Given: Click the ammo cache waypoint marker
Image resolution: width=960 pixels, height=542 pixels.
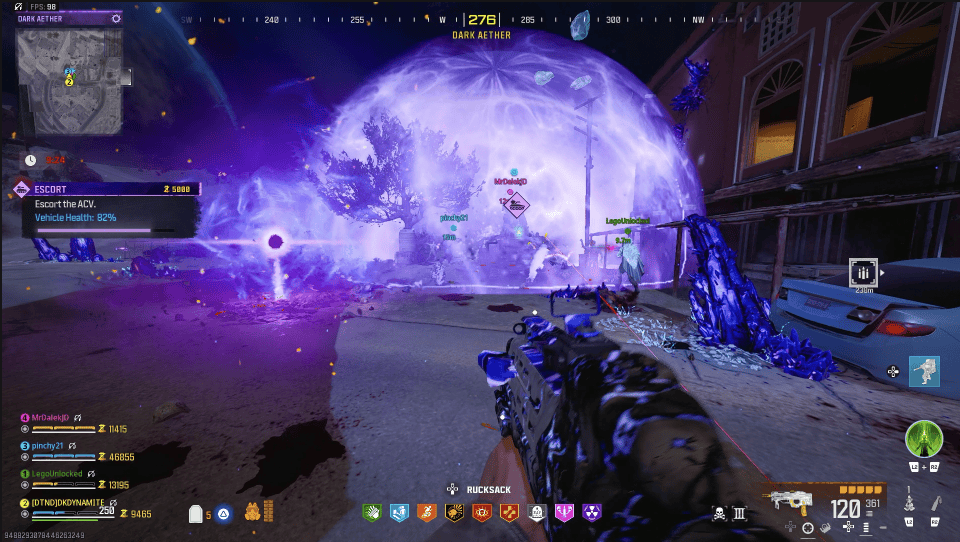Looking at the screenshot, I should (x=864, y=271).
